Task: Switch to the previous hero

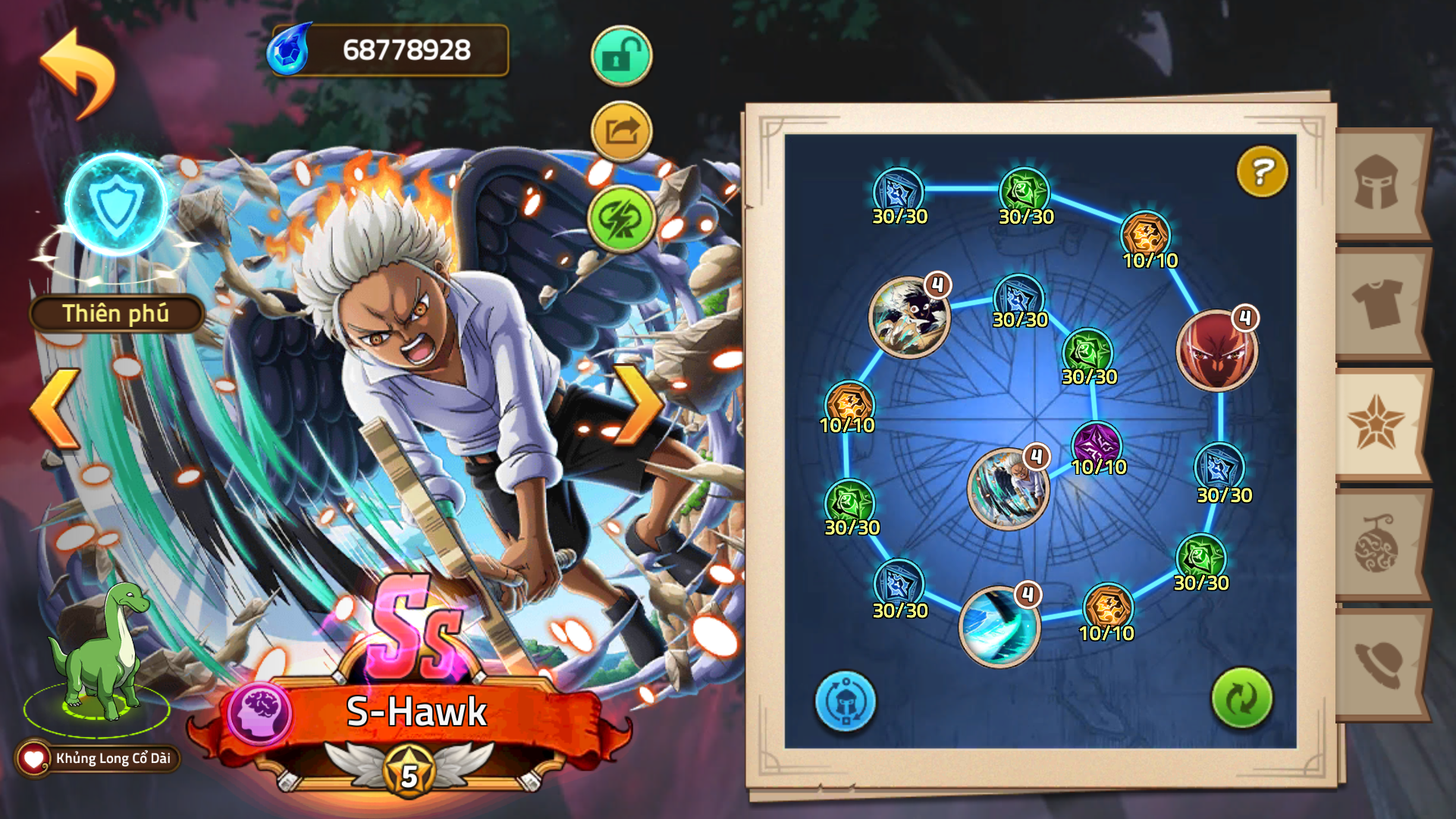Action: (x=55, y=408)
